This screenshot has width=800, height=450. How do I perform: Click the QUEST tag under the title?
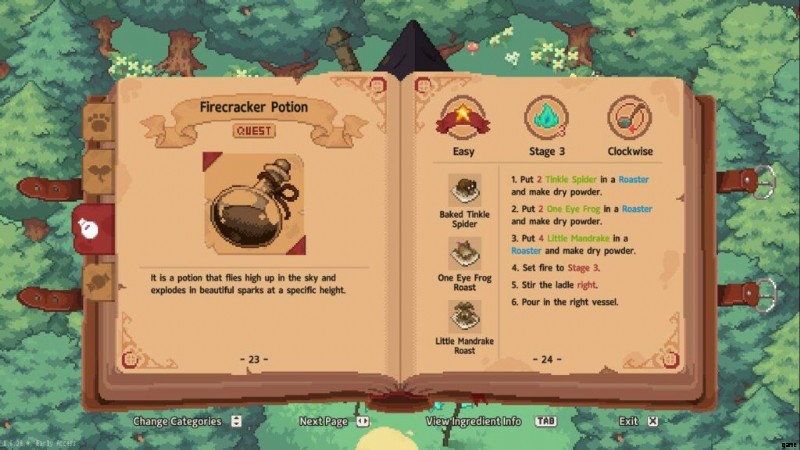(x=254, y=130)
